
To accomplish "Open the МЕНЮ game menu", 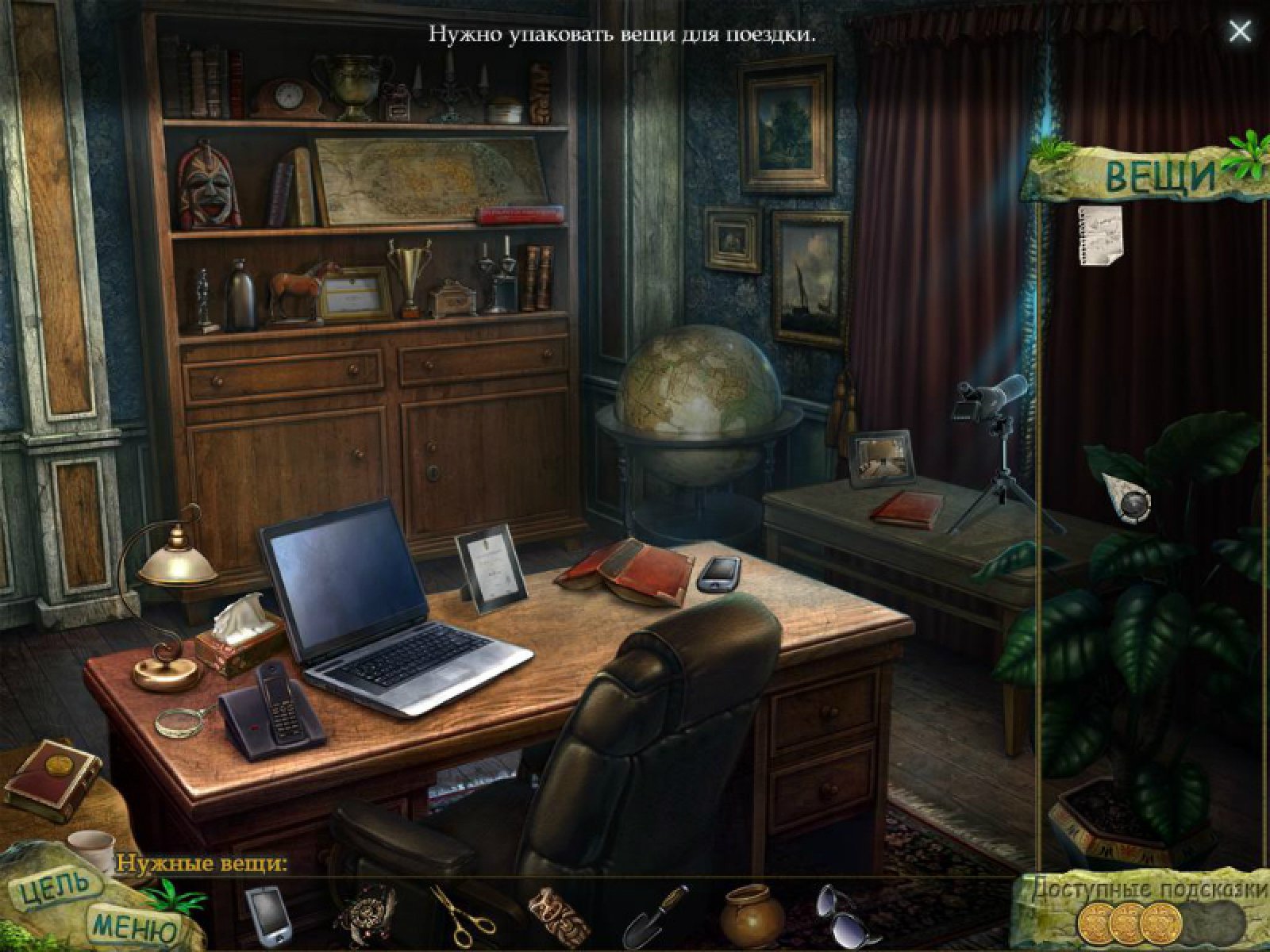I will pyautogui.click(x=134, y=926).
